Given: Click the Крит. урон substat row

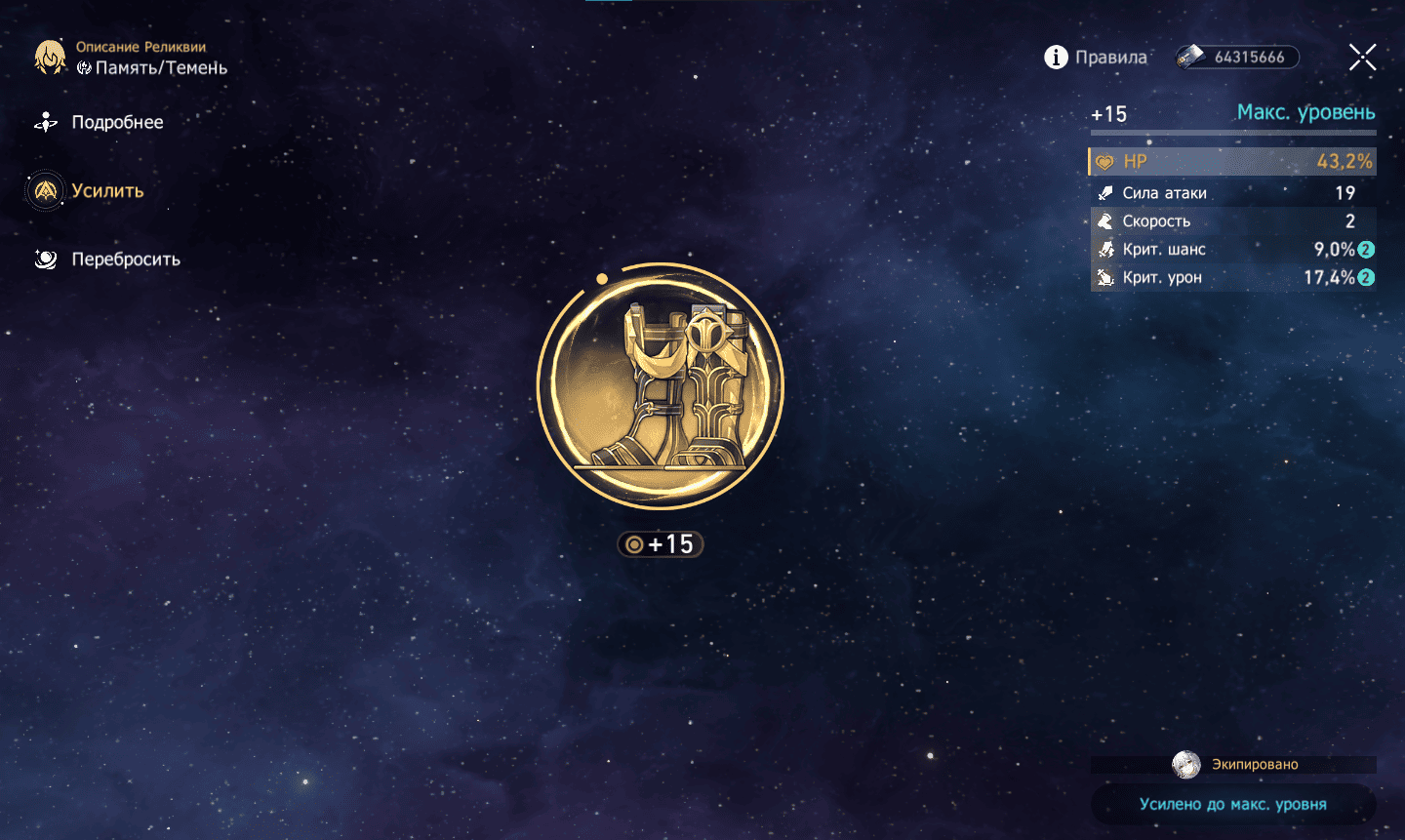Looking at the screenshot, I should click(x=1232, y=278).
